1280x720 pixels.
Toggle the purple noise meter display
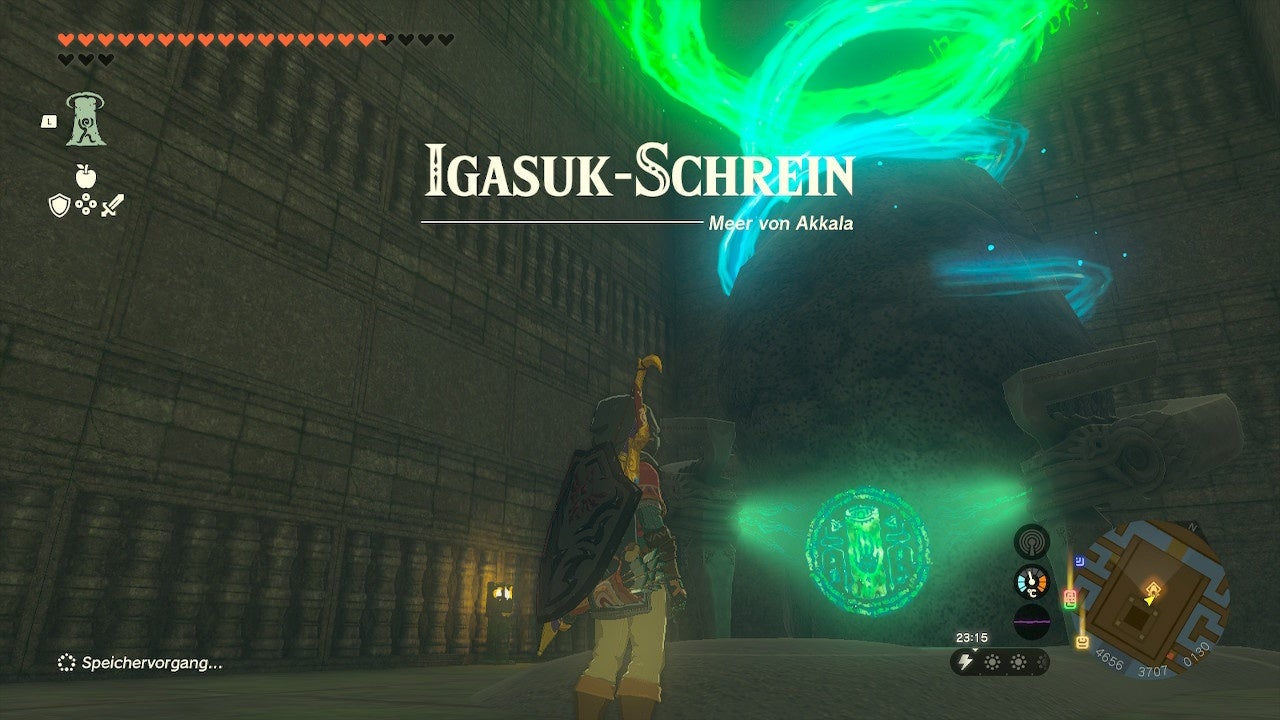1032,620
